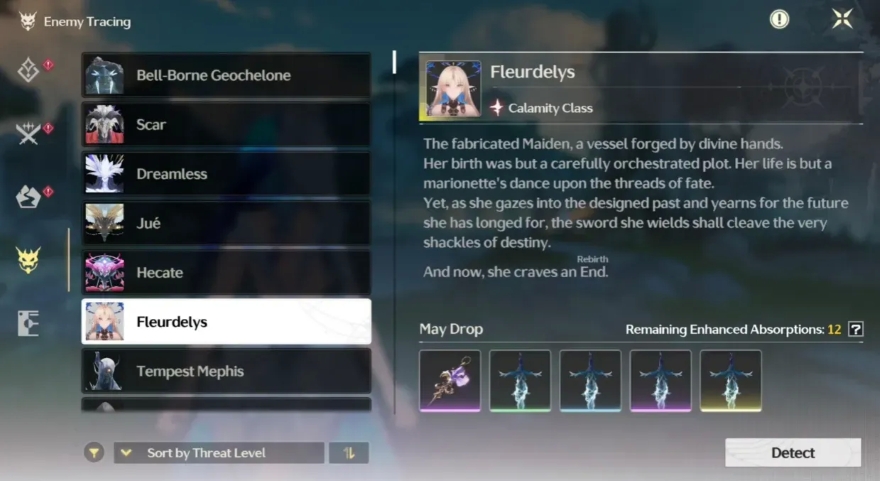Click the question mark beside Enhanced Absorptions
The image size is (880, 481).
(855, 329)
